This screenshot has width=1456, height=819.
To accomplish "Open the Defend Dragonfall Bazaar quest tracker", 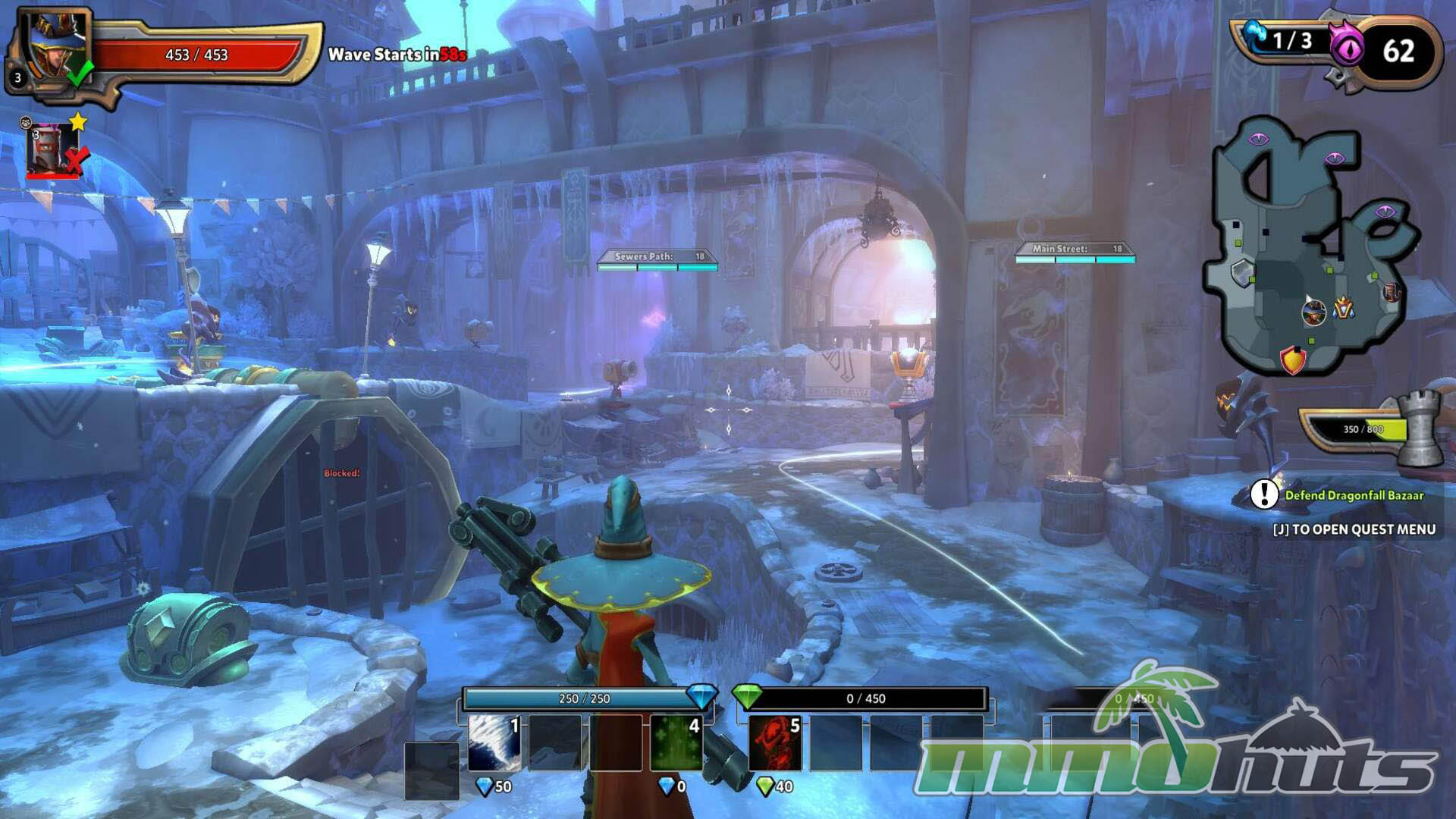I will (x=1353, y=495).
